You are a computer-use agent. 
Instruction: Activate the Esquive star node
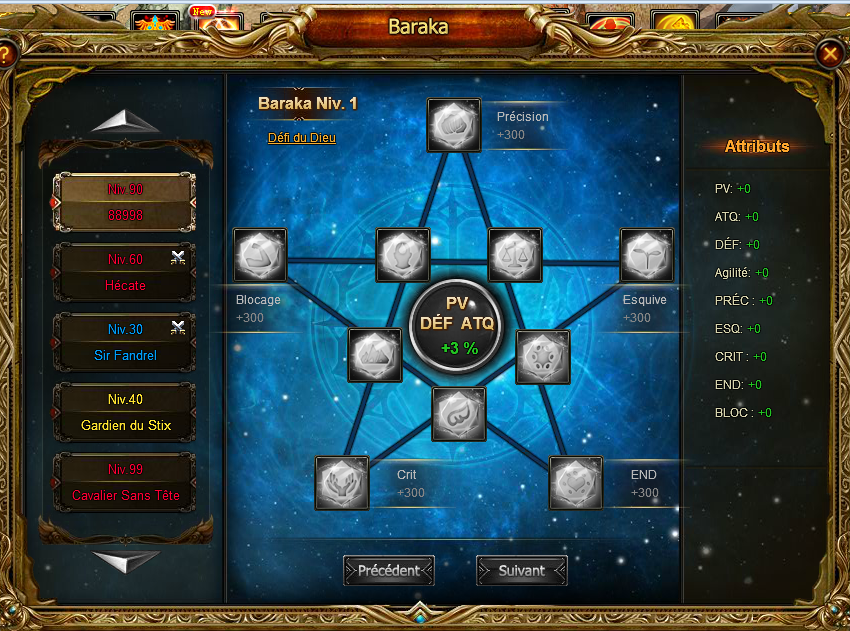[647, 256]
